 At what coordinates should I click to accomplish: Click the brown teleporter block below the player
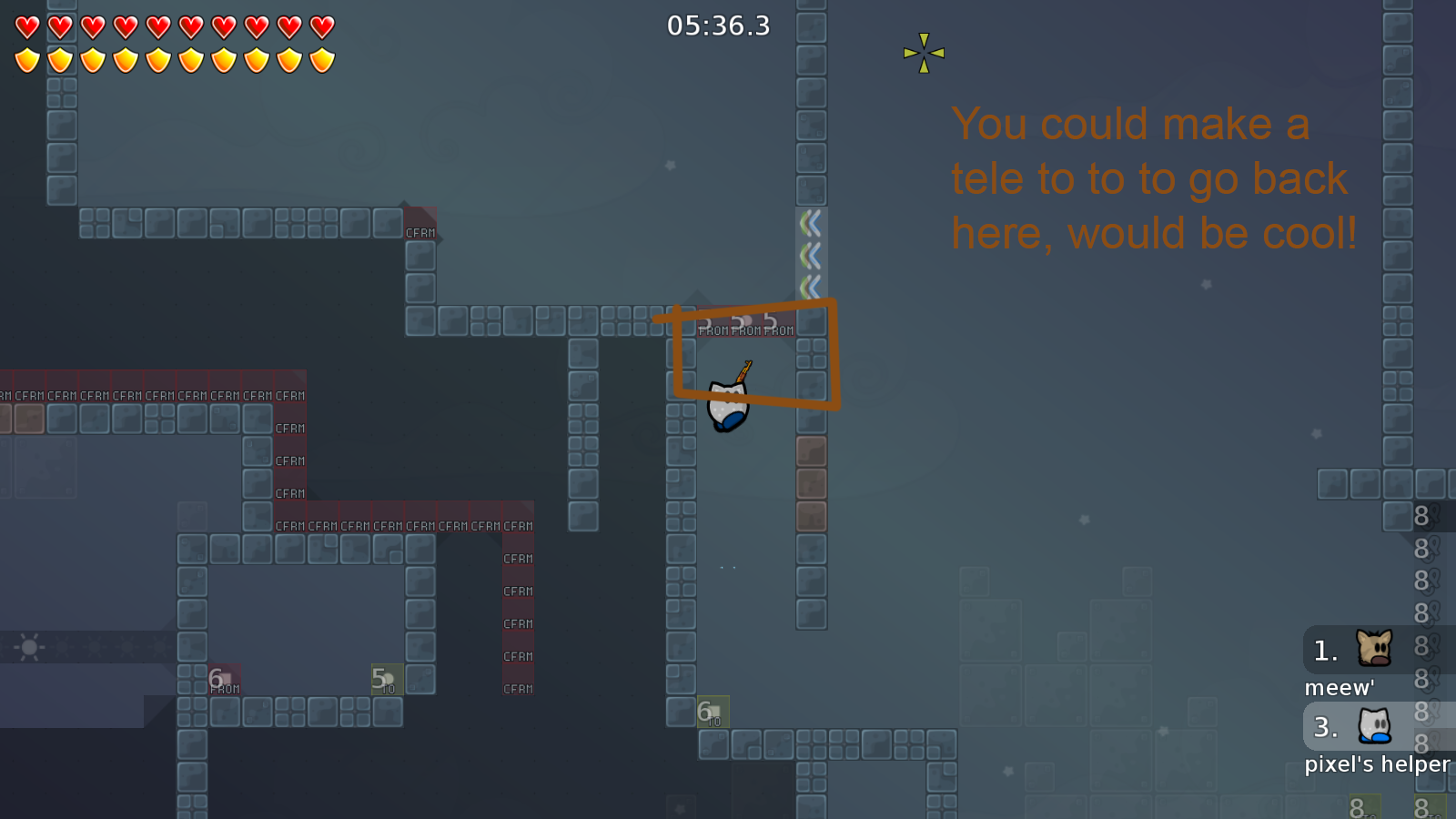tap(812, 450)
